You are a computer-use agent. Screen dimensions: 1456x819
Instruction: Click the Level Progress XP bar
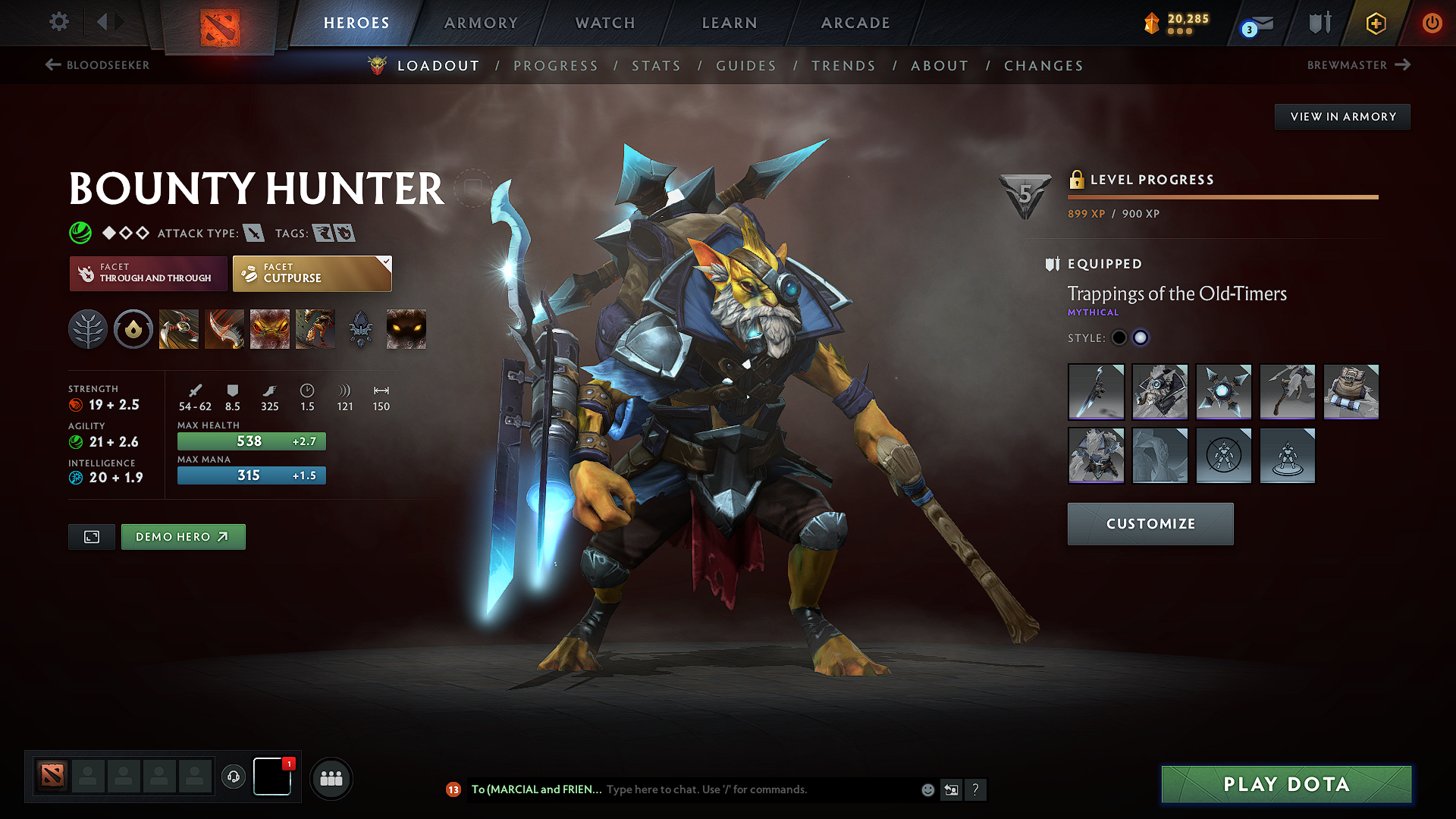[1222, 196]
